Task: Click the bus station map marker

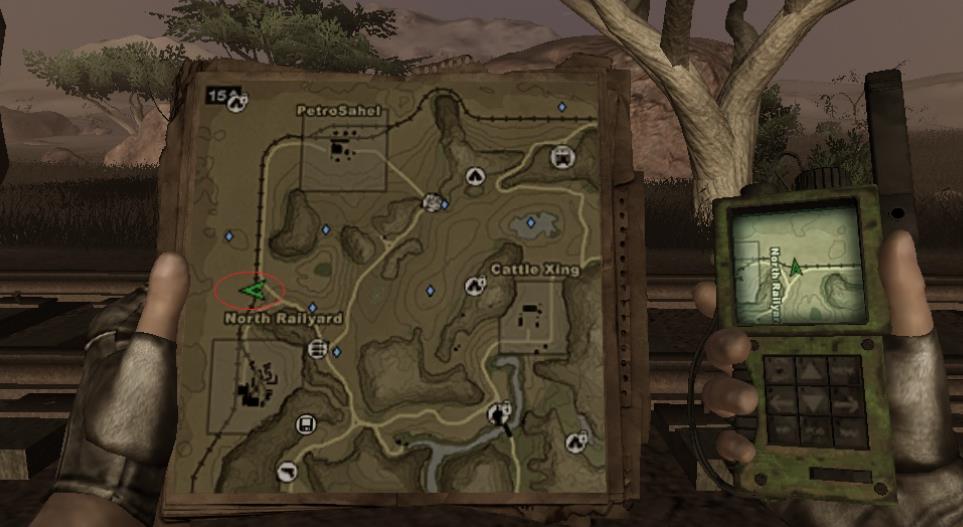Action: coord(562,157)
